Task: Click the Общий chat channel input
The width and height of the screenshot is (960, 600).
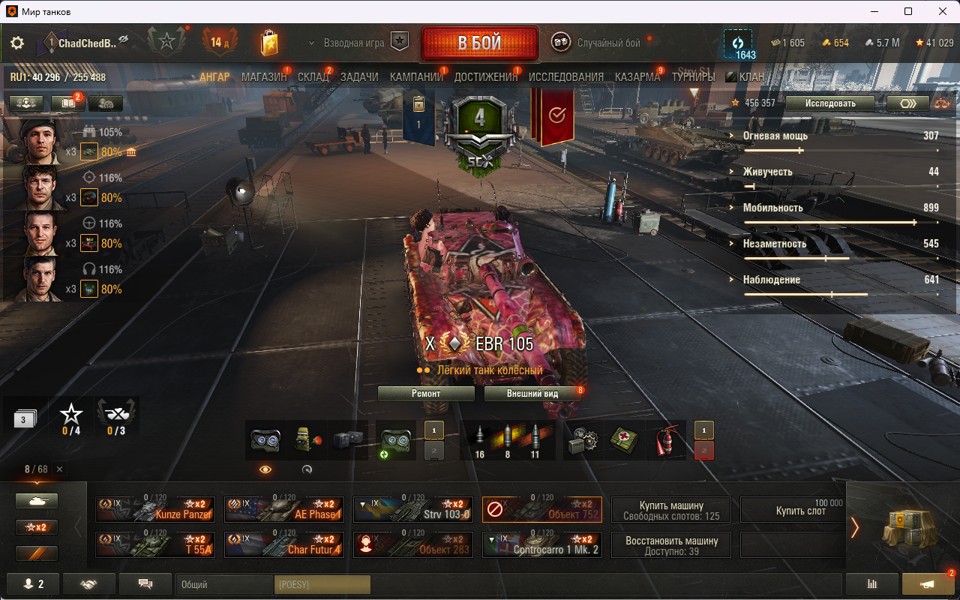Action: click(223, 584)
